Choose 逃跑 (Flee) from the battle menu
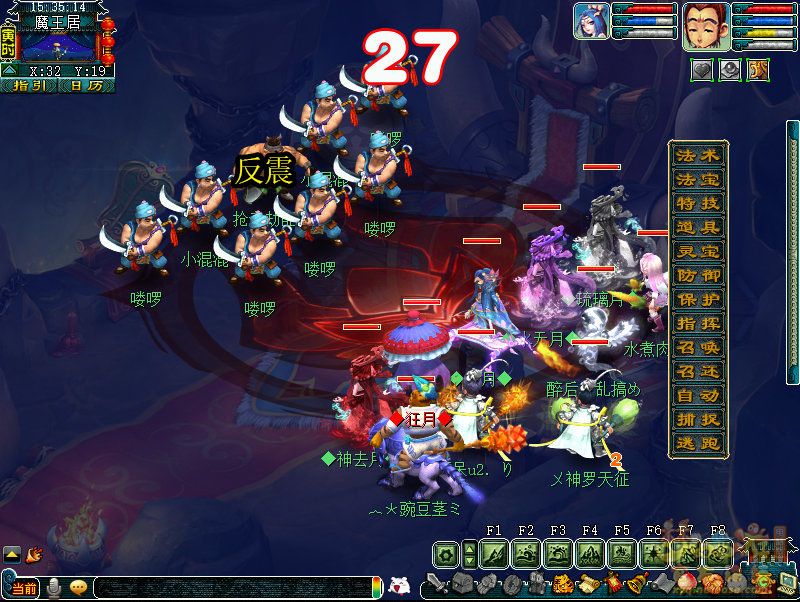Viewport: 800px width, 602px height. 698,444
